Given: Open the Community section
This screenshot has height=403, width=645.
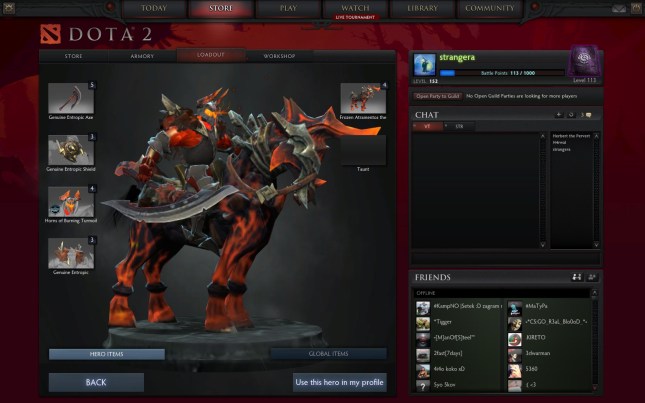Looking at the screenshot, I should click(490, 9).
